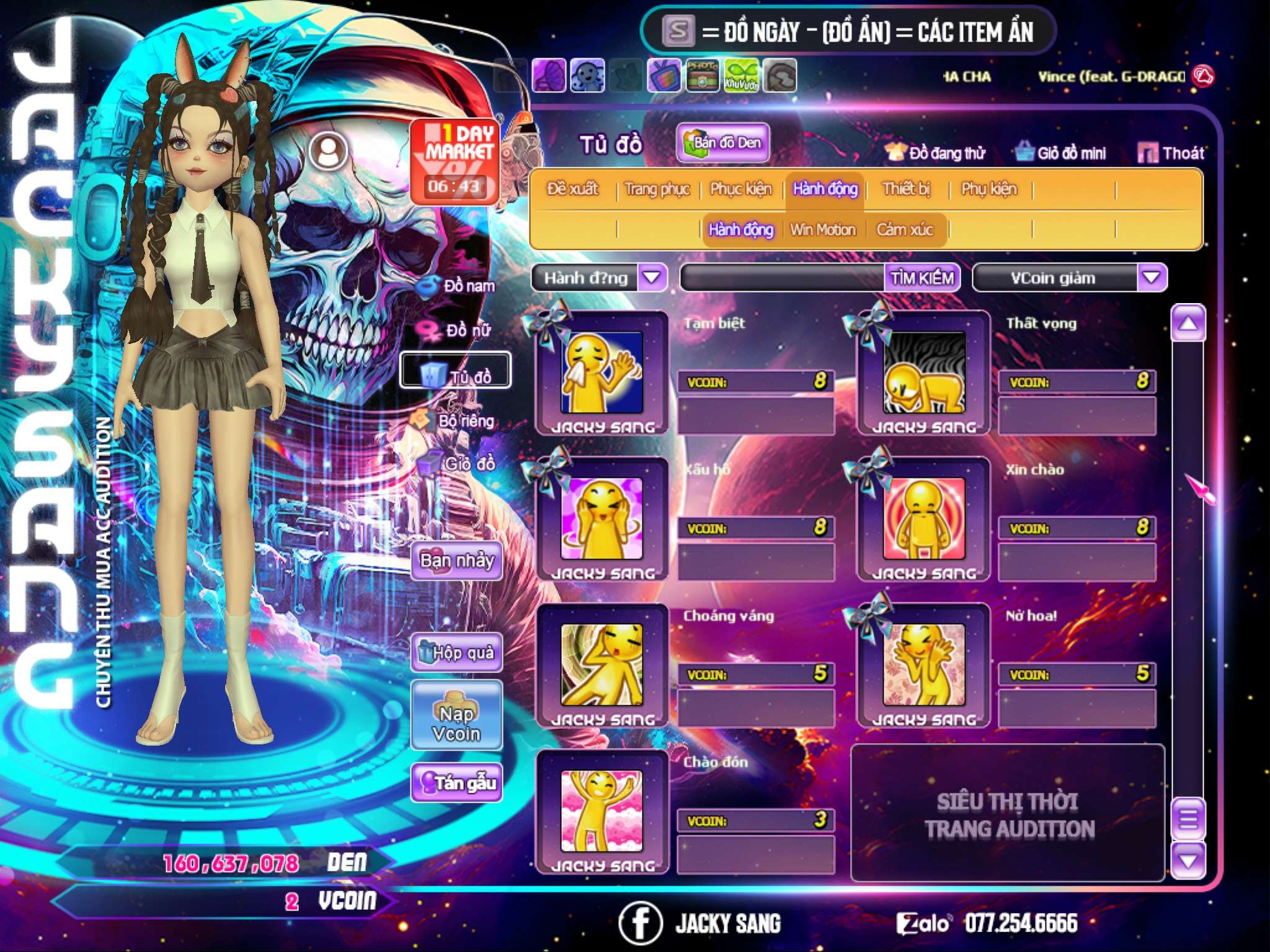Choose the Win Motion sub-tab

click(823, 230)
